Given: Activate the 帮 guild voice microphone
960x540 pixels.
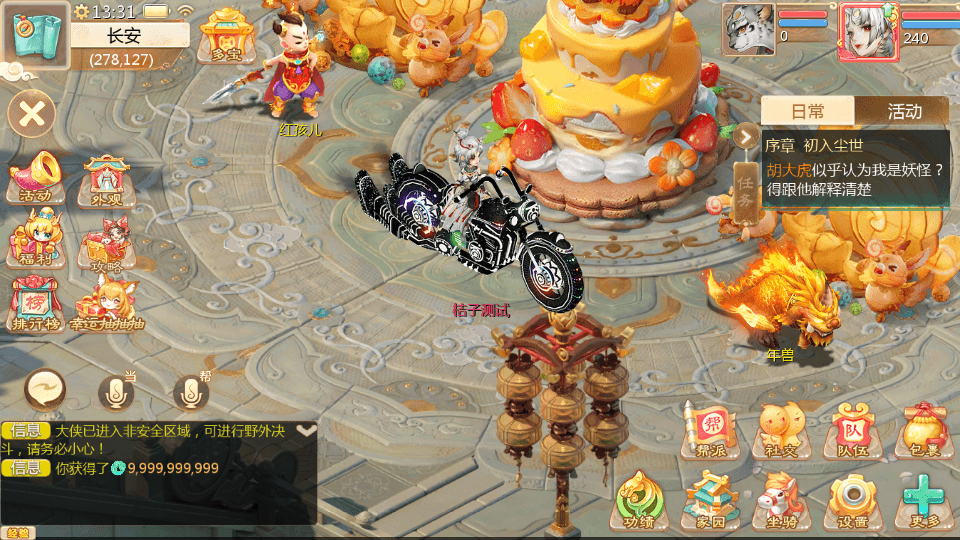Looking at the screenshot, I should coord(192,393).
